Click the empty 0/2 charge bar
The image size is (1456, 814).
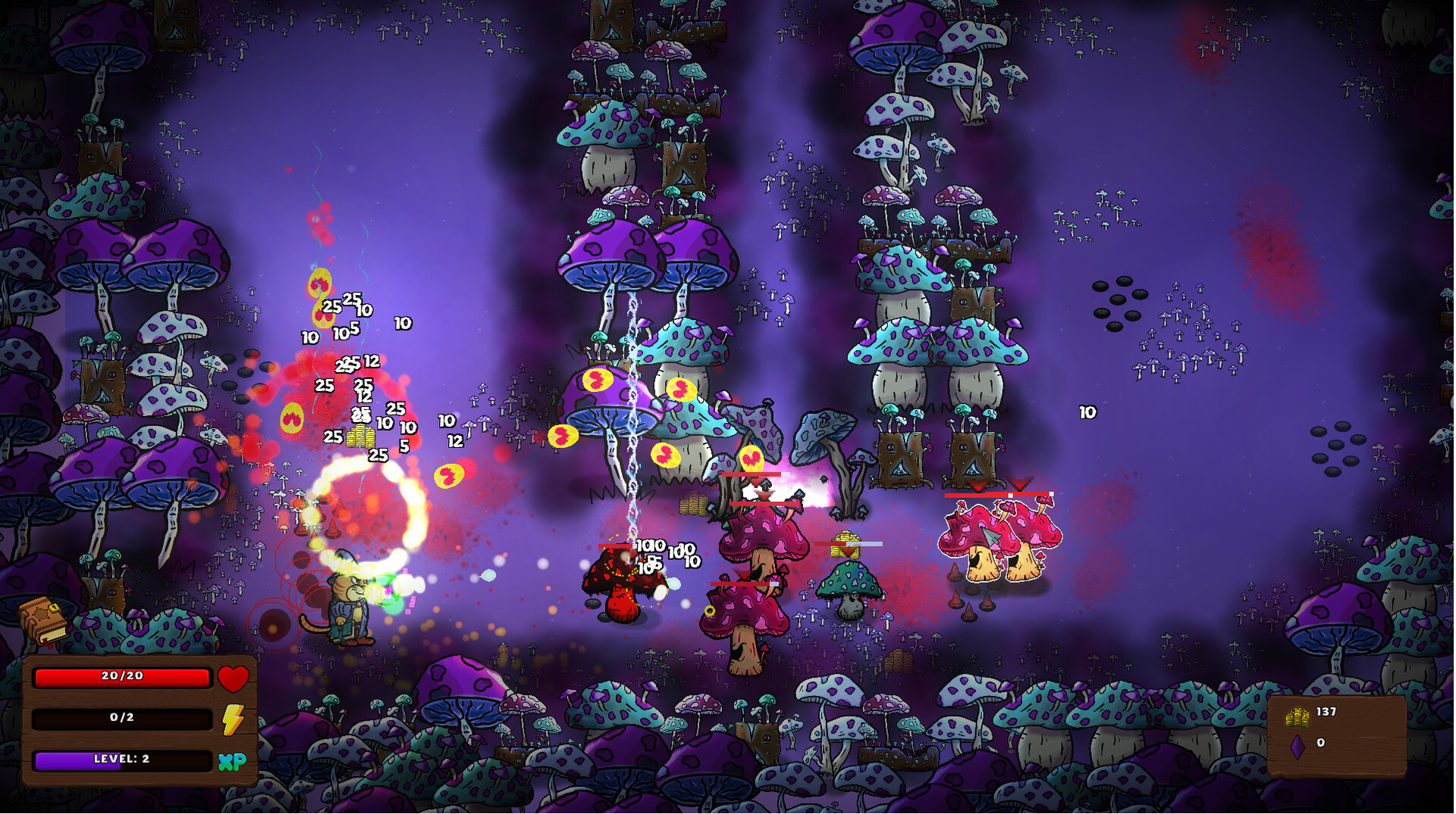121,718
